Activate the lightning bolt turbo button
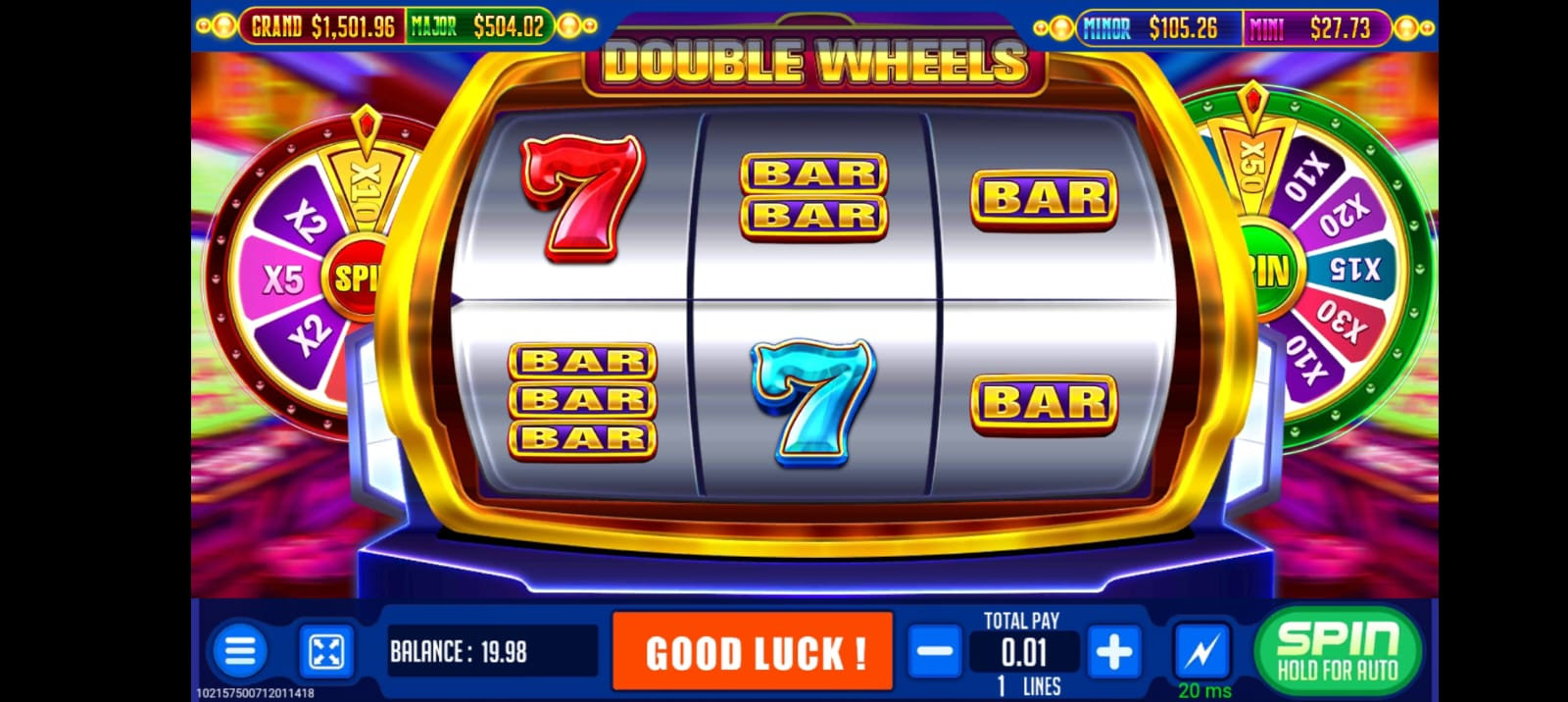1568x702 pixels. coord(1202,649)
